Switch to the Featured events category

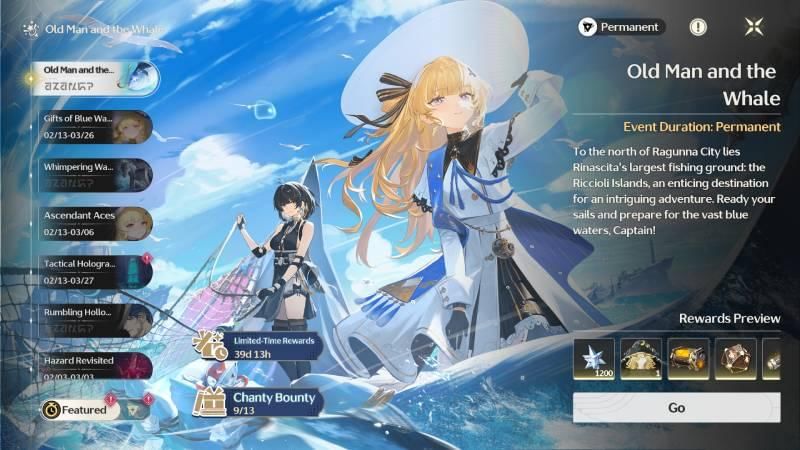point(80,409)
